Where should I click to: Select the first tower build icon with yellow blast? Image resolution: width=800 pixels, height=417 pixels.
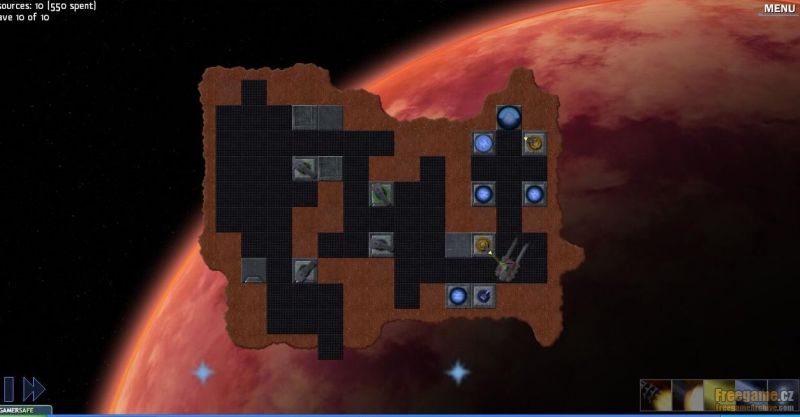[655, 394]
